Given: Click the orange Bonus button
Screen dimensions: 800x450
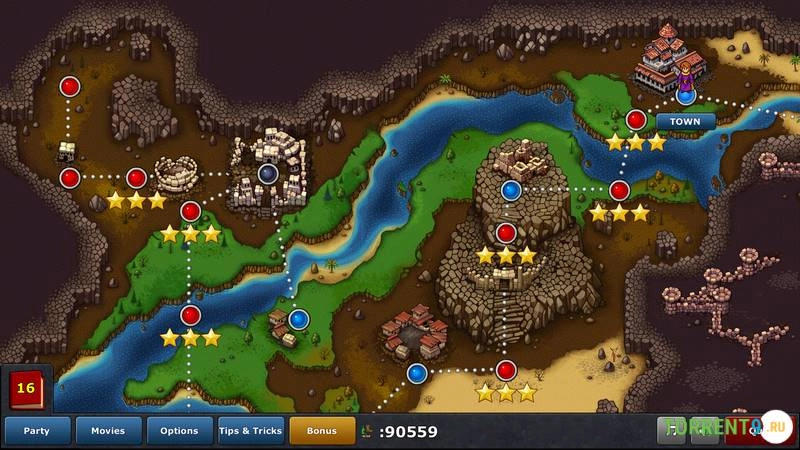Looking at the screenshot, I should 322,431.
